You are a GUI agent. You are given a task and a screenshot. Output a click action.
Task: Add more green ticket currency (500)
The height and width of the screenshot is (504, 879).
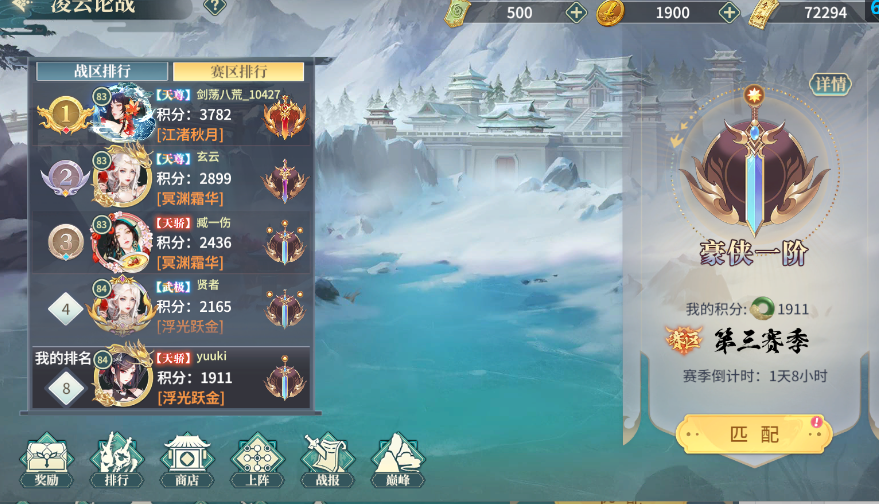pos(576,12)
